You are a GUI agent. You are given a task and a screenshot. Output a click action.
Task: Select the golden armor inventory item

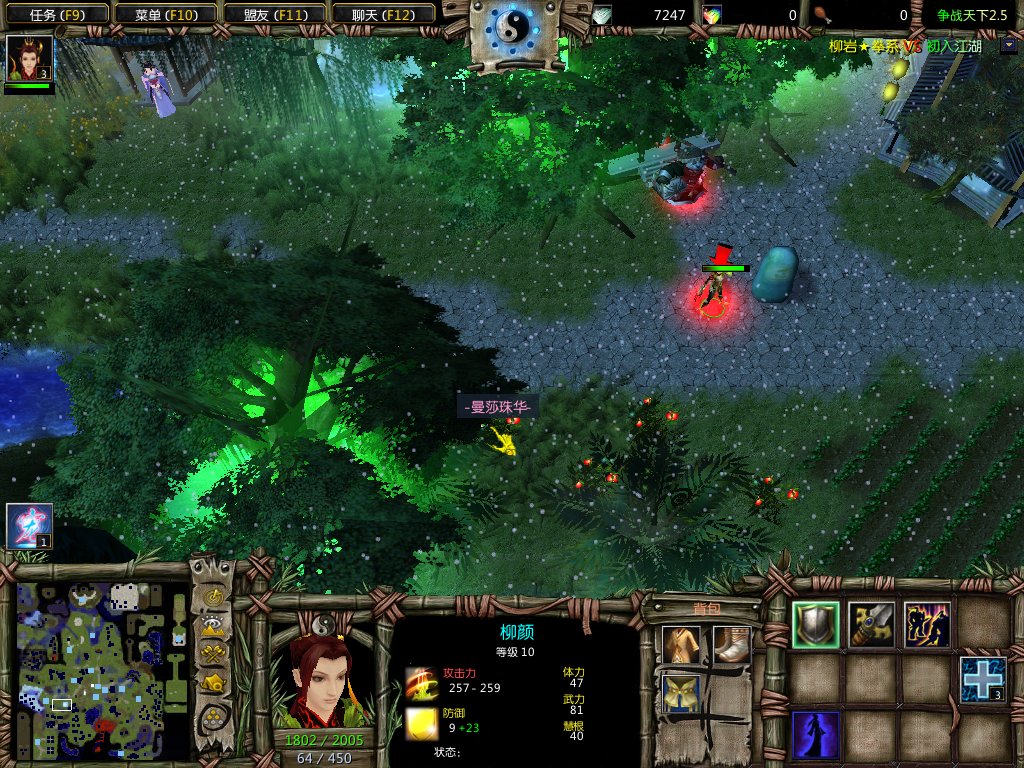click(x=681, y=693)
